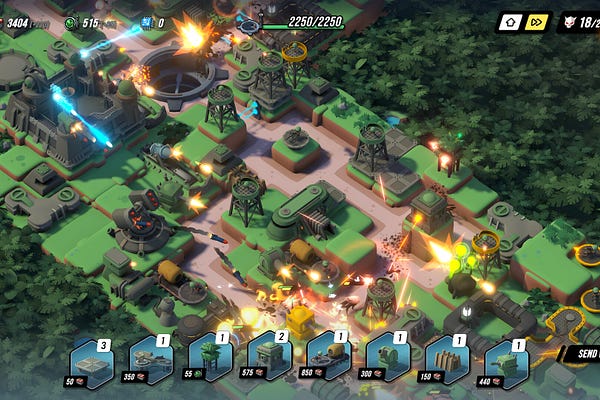Image resolution: width=600 pixels, height=400 pixels.
Task: Toggle the fast-forward speed button
Action: 537,21
